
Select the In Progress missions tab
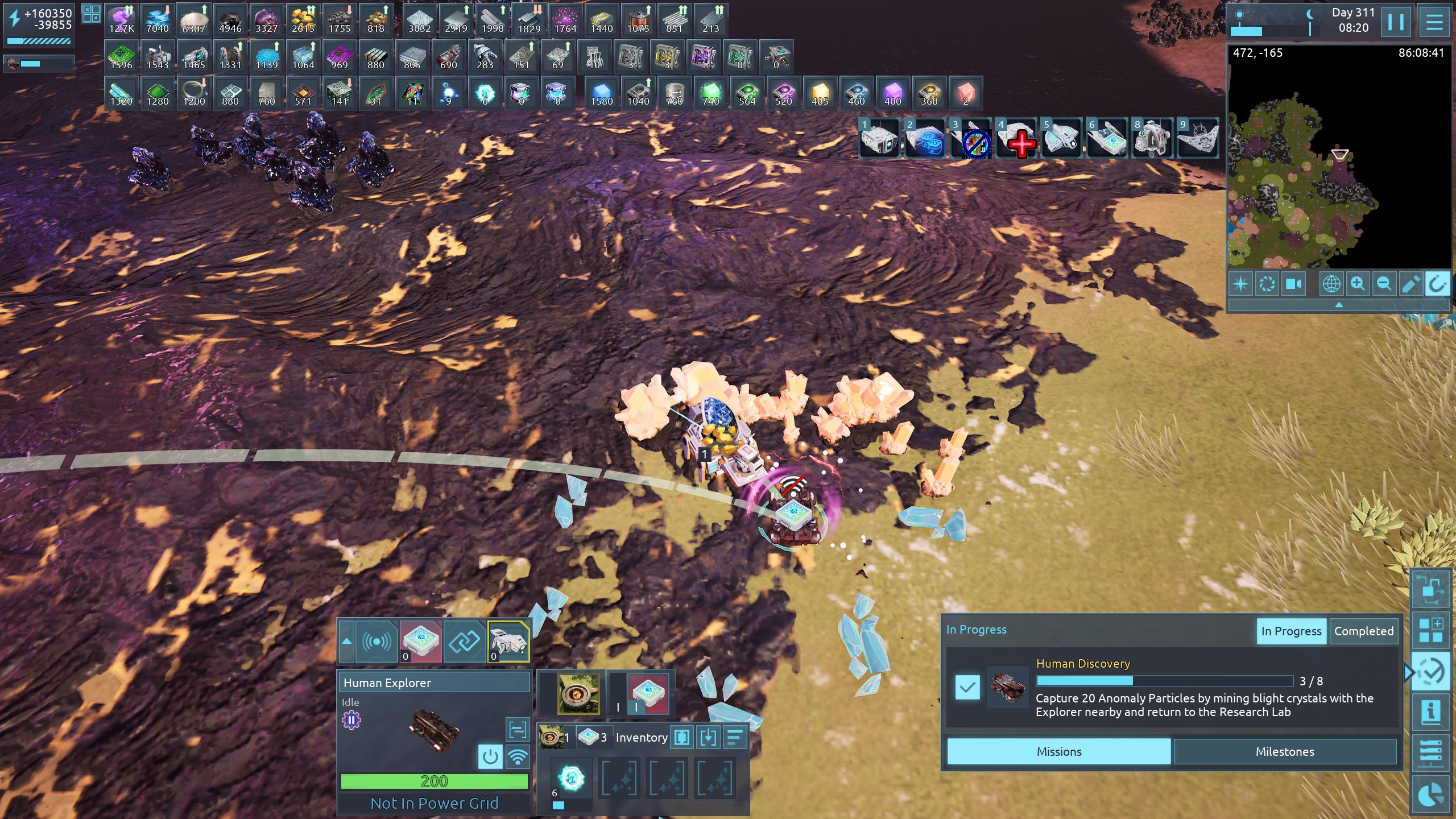tap(1291, 631)
